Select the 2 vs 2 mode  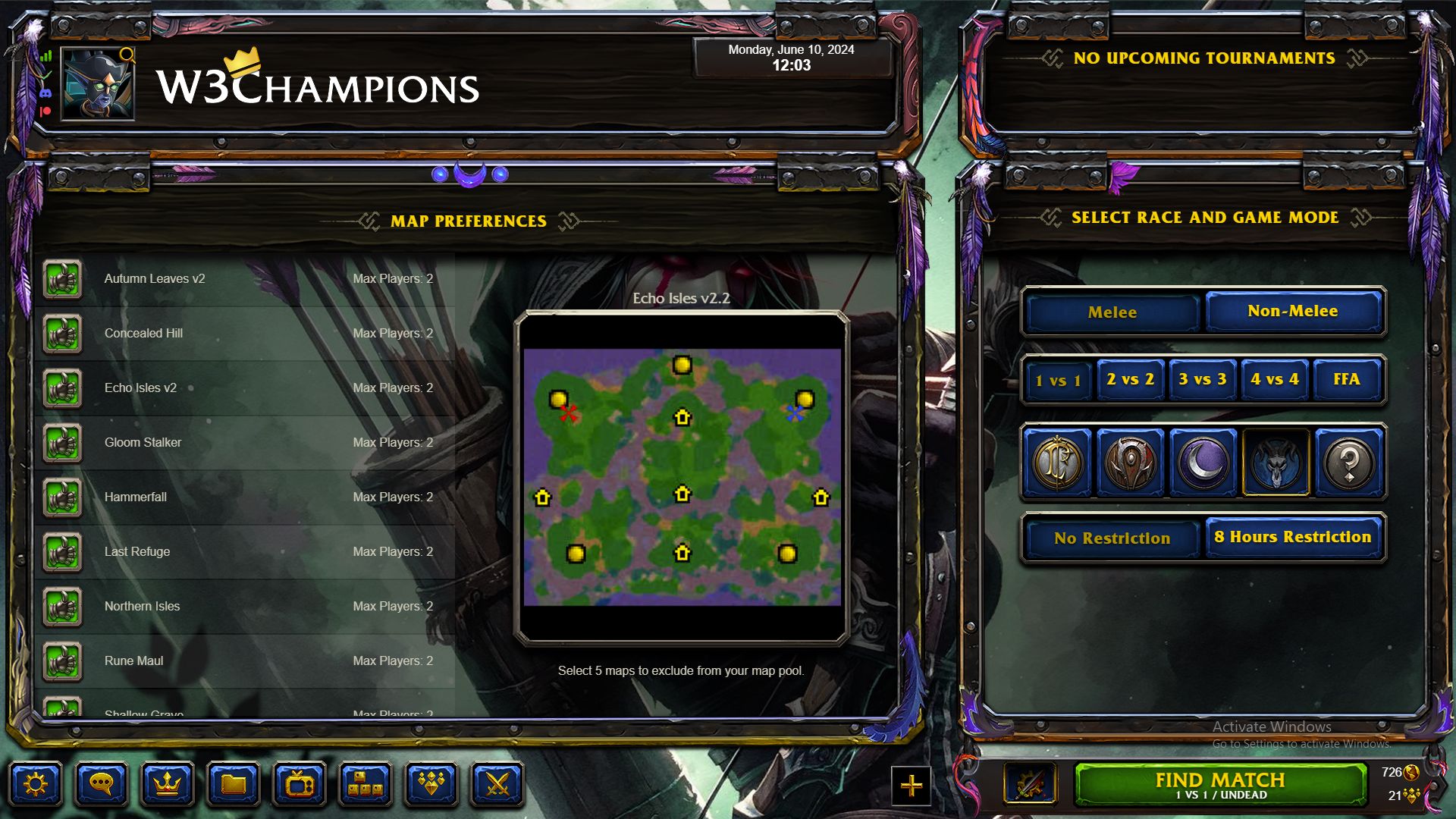click(x=1130, y=379)
